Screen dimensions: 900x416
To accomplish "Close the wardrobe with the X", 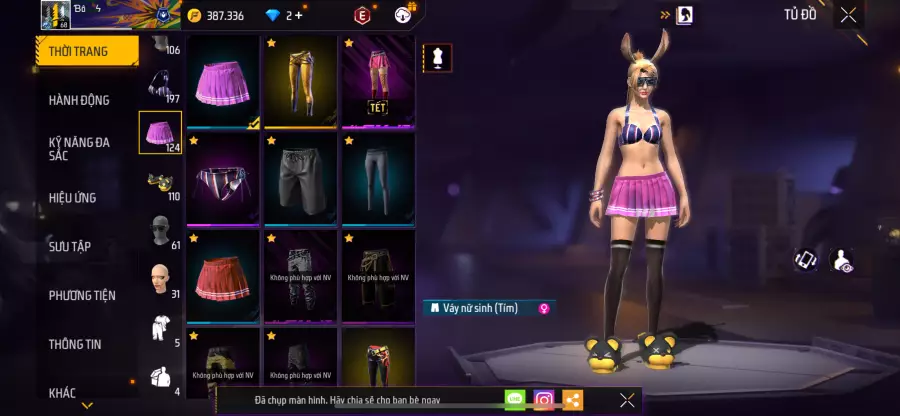I will pyautogui.click(x=848, y=15).
